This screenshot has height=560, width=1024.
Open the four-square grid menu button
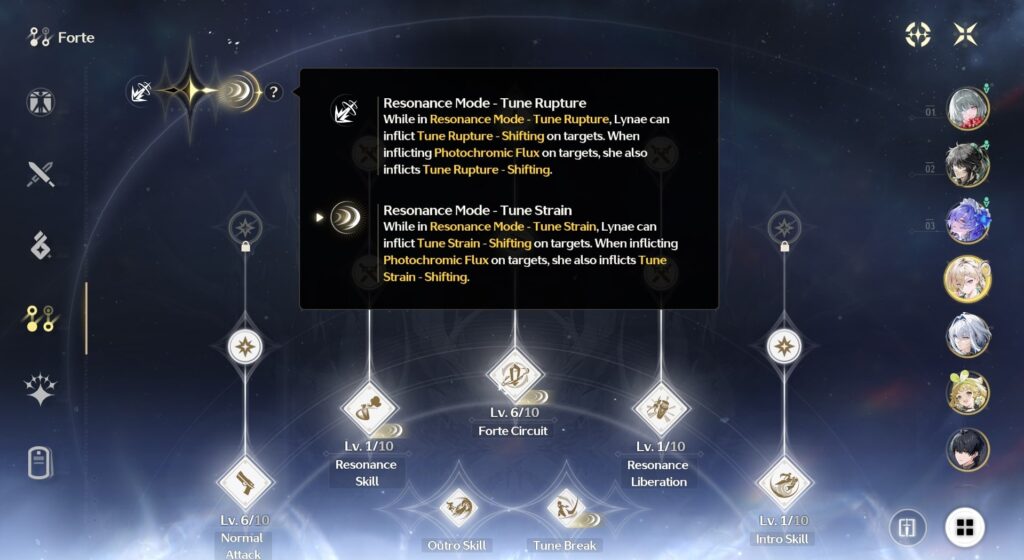(x=965, y=527)
